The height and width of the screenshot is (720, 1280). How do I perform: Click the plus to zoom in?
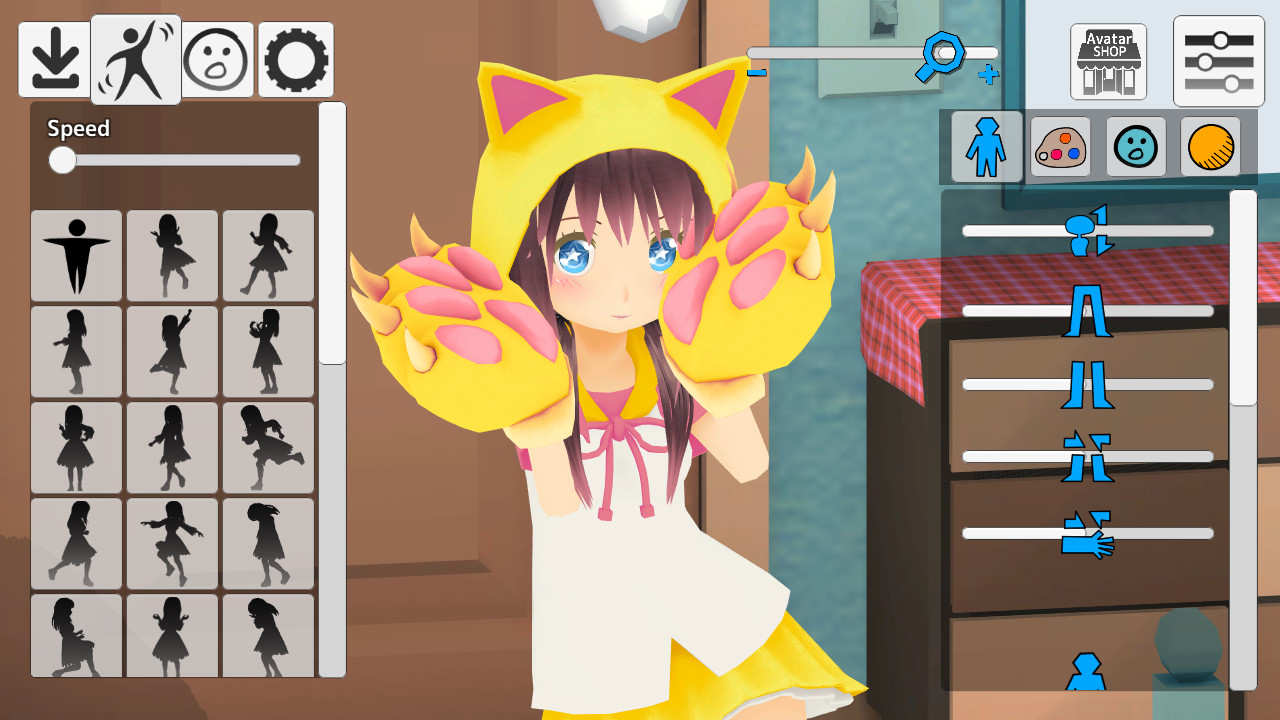[989, 75]
